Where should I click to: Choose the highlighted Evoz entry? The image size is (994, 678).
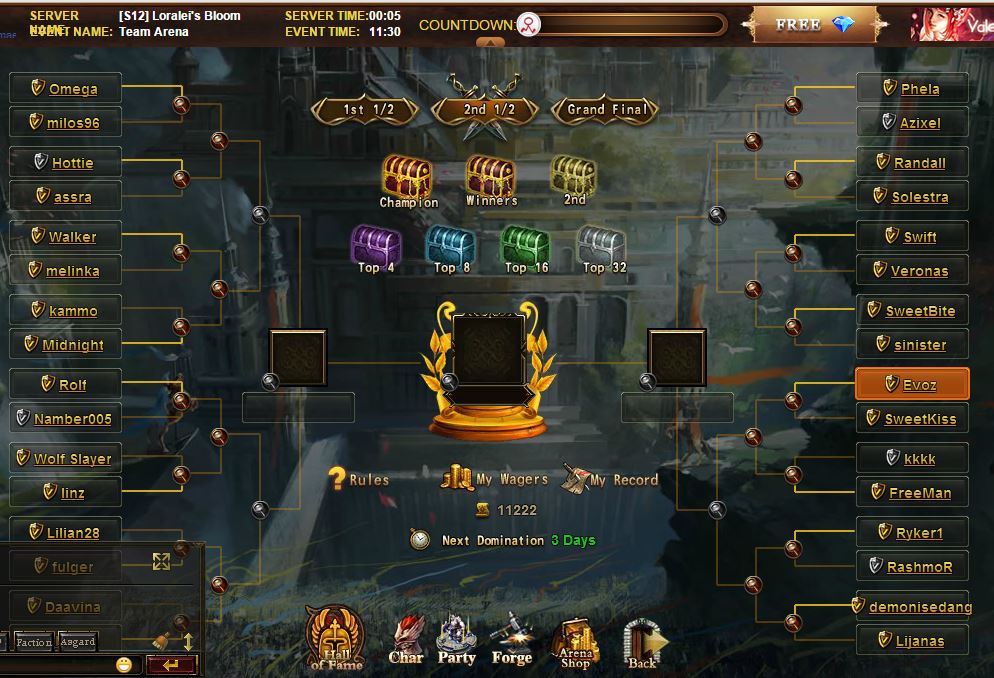pyautogui.click(x=912, y=385)
